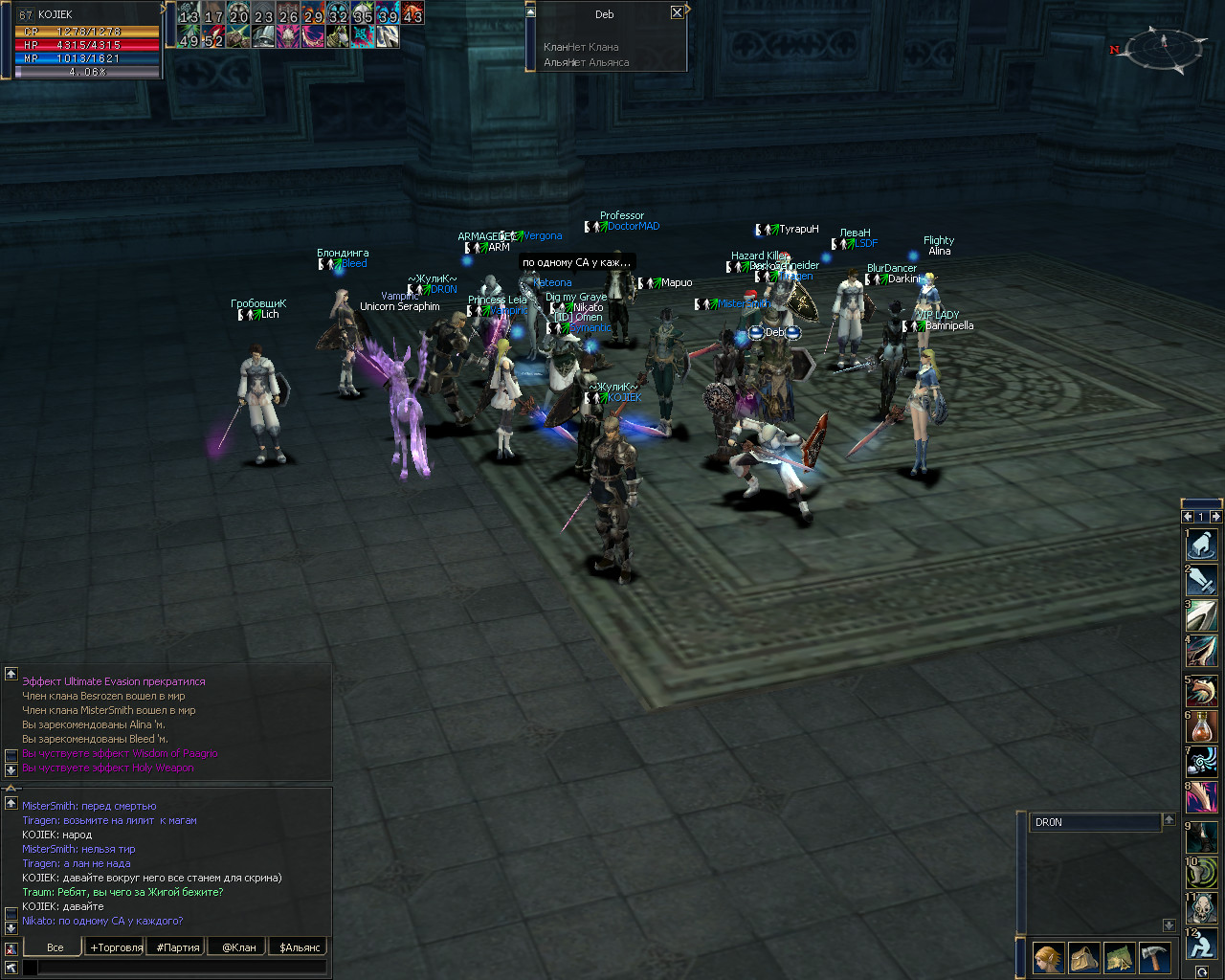
Task: Open the map icon in bottom menu
Action: (x=1120, y=957)
